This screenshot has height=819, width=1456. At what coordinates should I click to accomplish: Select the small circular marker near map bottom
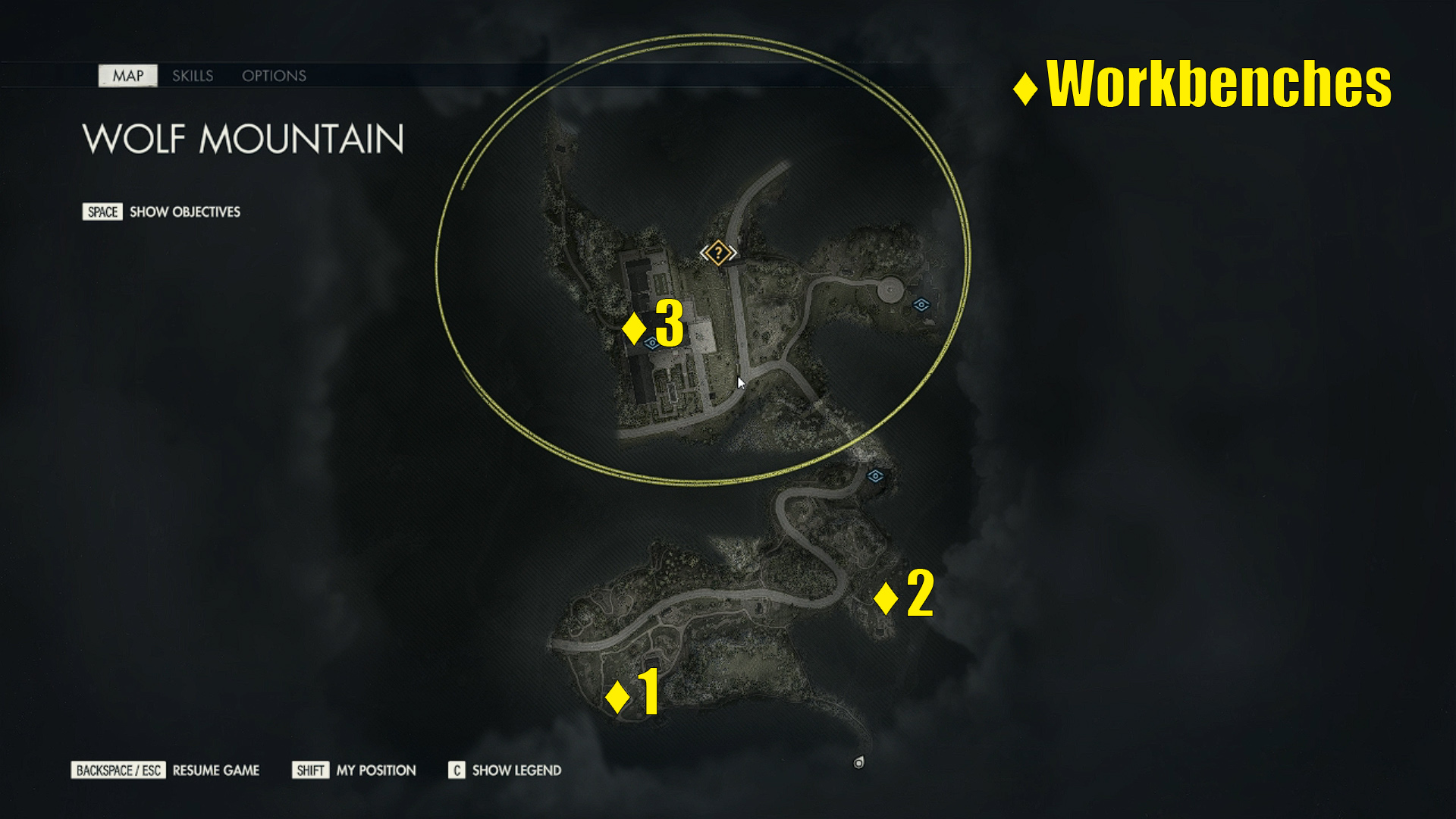(x=859, y=762)
